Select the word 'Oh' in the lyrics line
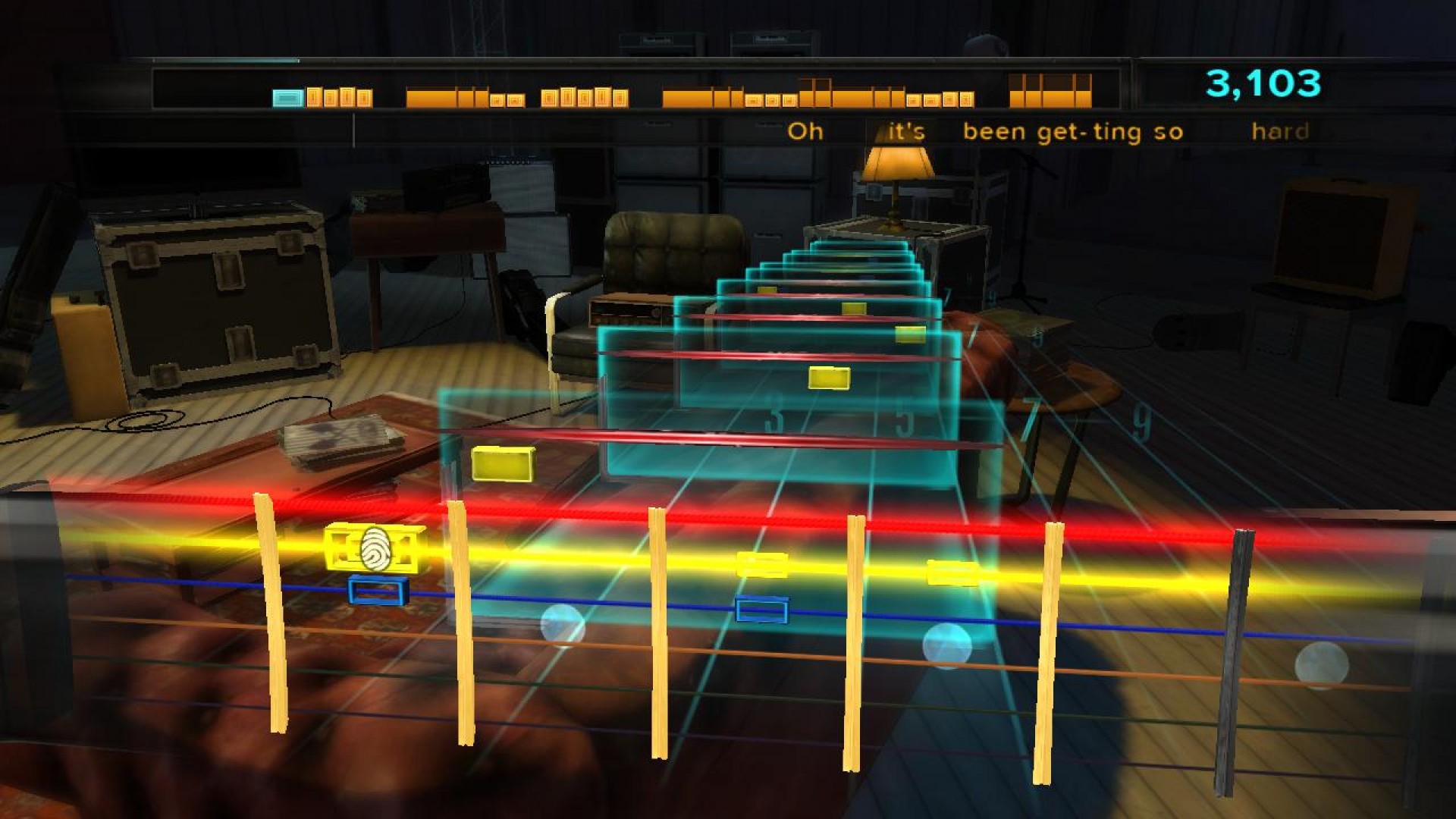 point(806,130)
